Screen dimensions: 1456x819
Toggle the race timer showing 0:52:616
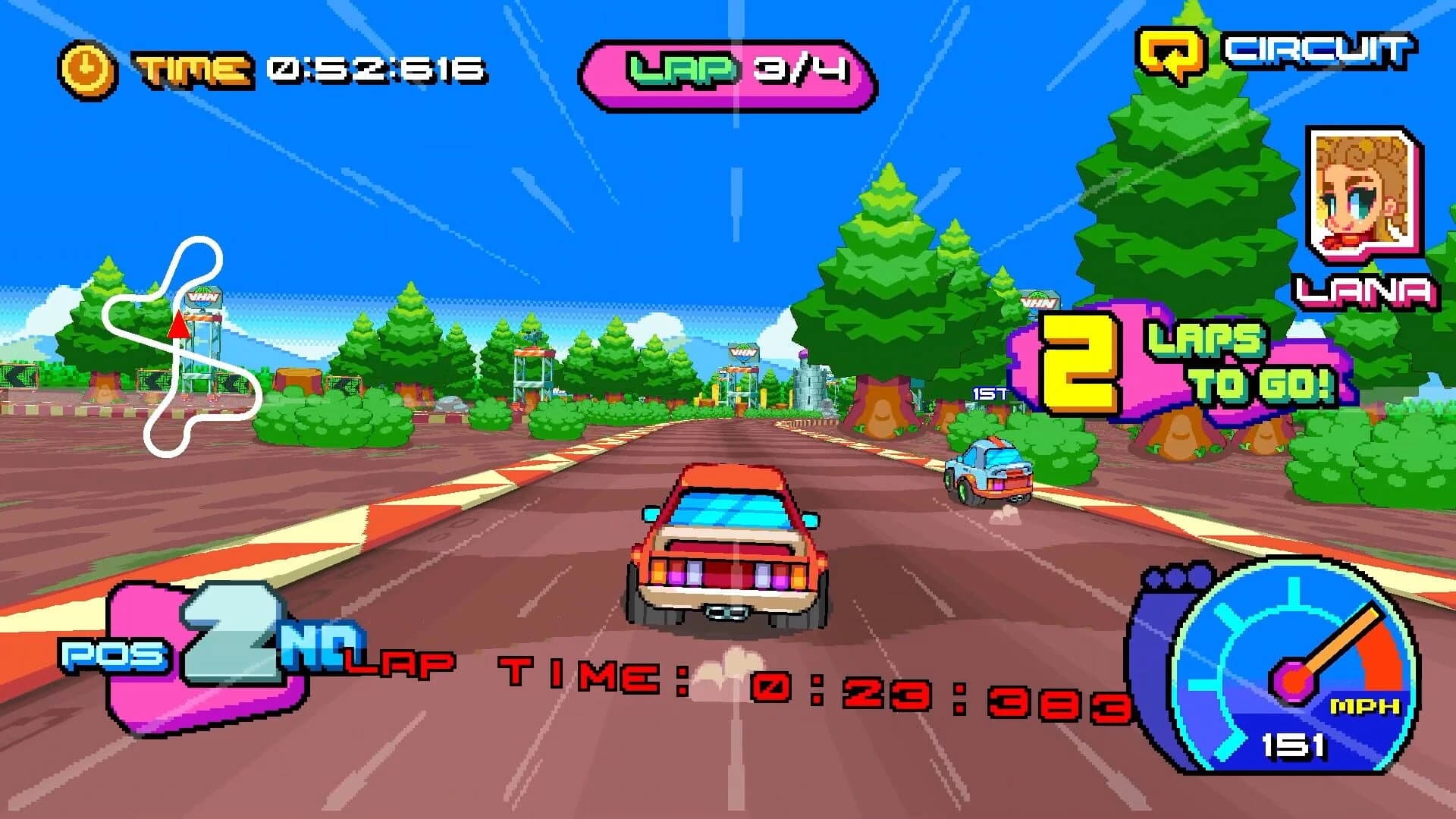coord(372,68)
